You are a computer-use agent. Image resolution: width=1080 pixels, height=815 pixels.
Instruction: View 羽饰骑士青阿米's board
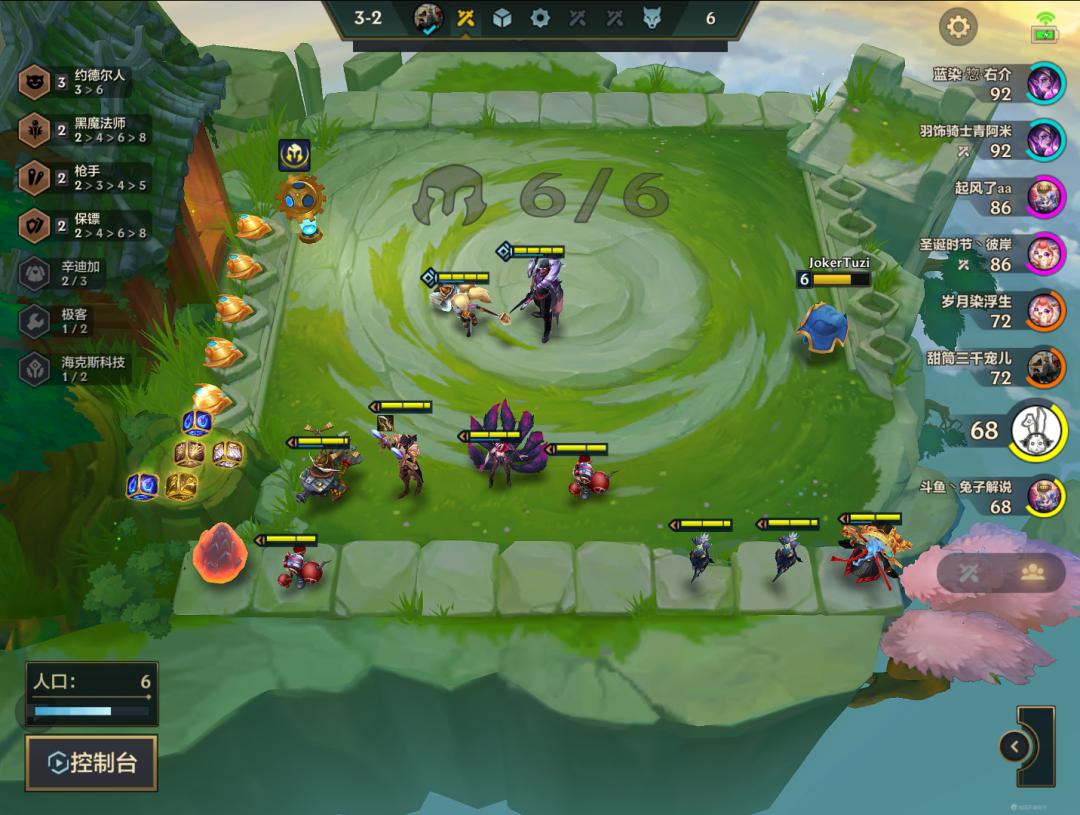pyautogui.click(x=1046, y=139)
